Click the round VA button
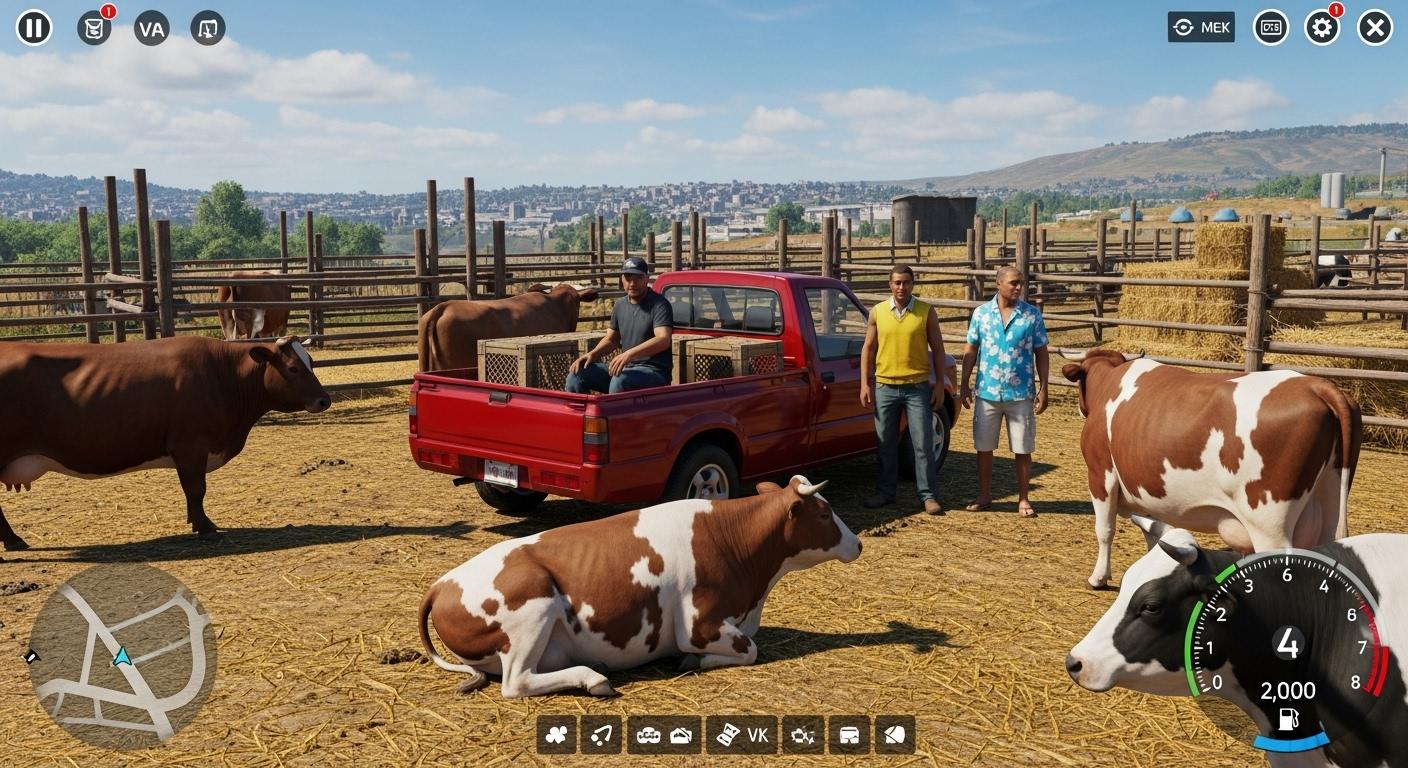This screenshot has width=1408, height=768. point(152,28)
